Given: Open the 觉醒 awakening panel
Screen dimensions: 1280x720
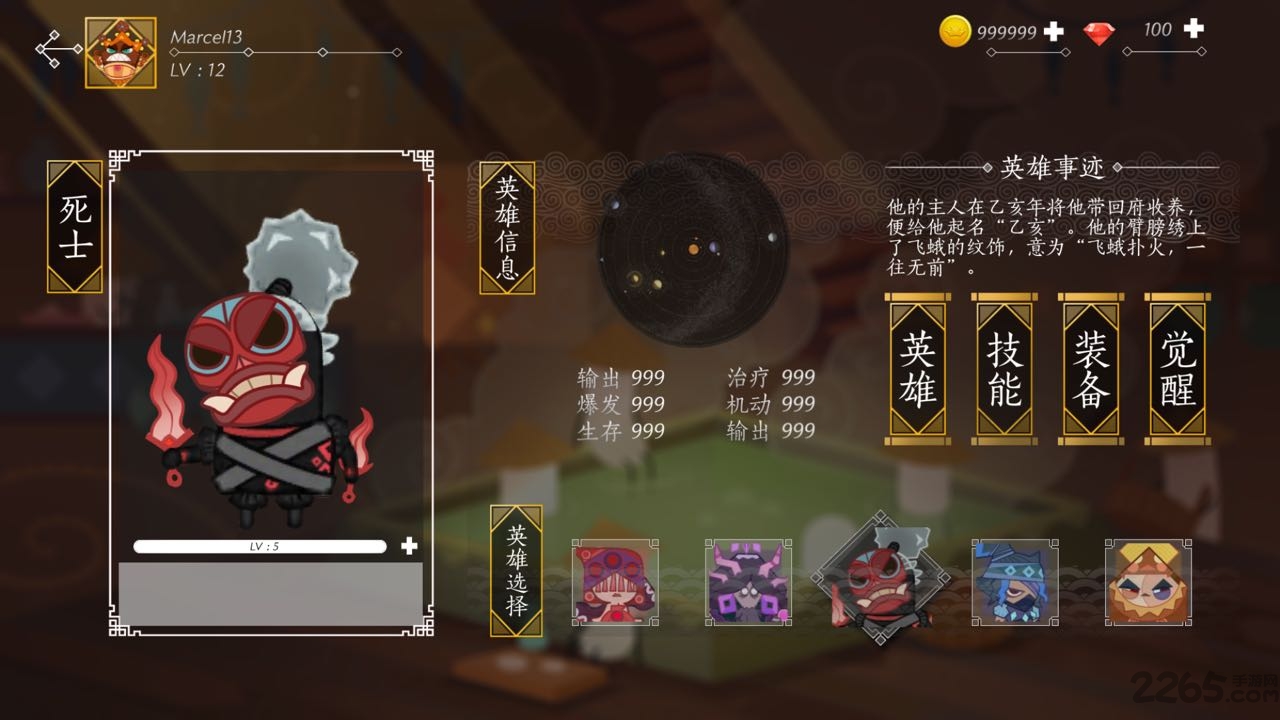Looking at the screenshot, I should (x=1177, y=367).
